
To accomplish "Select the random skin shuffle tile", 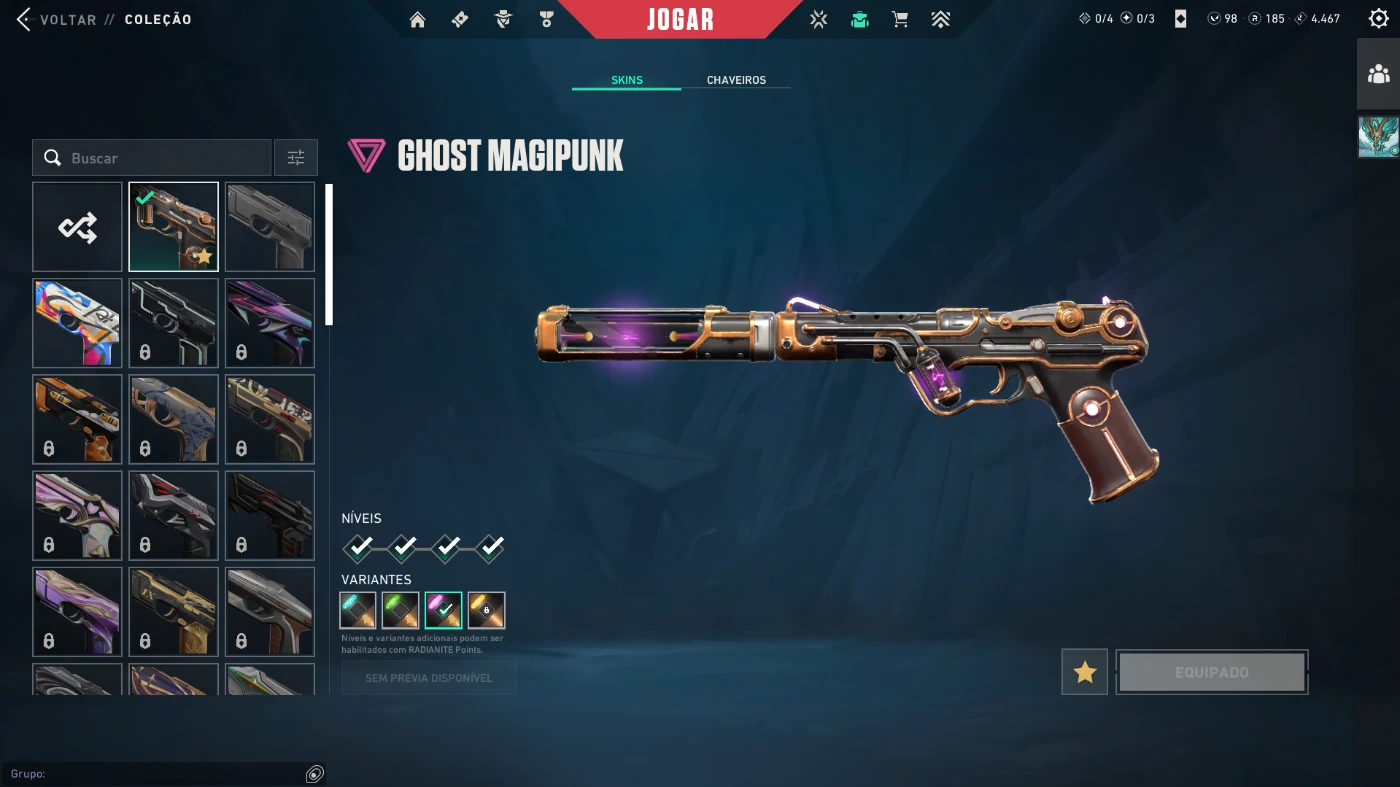I will tap(77, 227).
